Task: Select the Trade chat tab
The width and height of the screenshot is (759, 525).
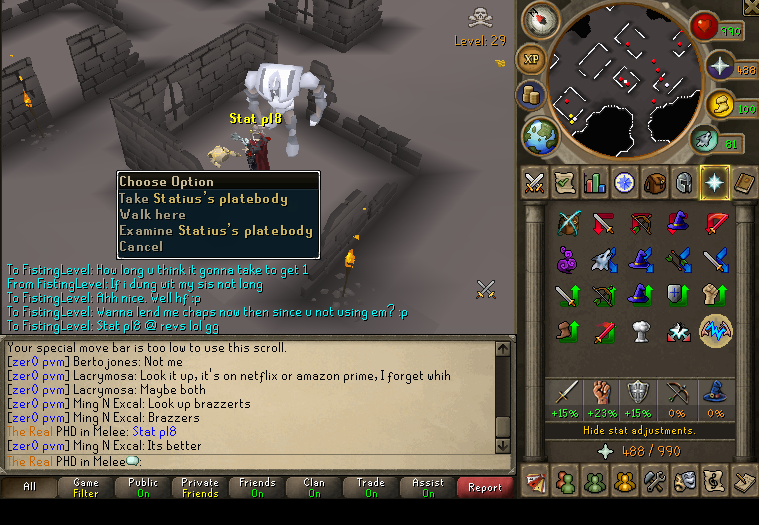Action: pyautogui.click(x=371, y=488)
